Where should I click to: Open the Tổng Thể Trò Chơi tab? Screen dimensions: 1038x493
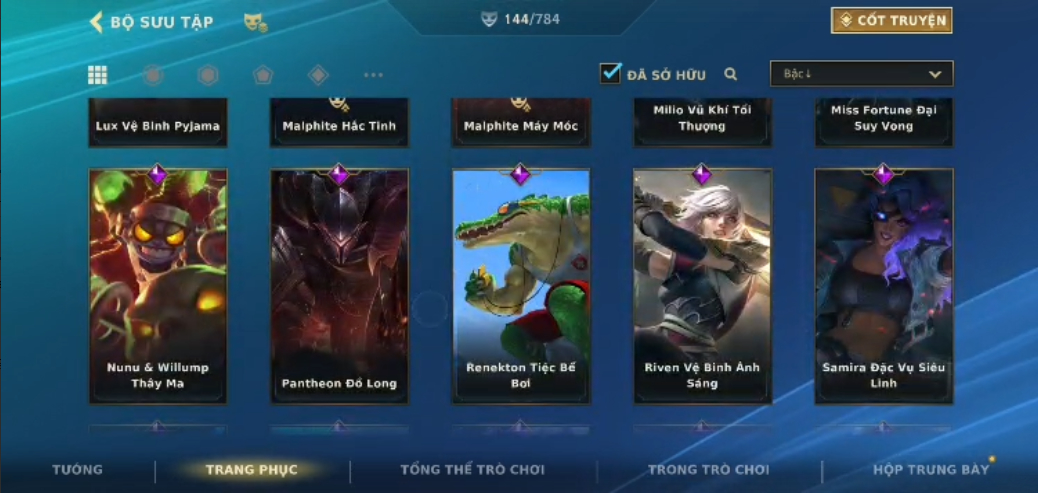point(472,470)
